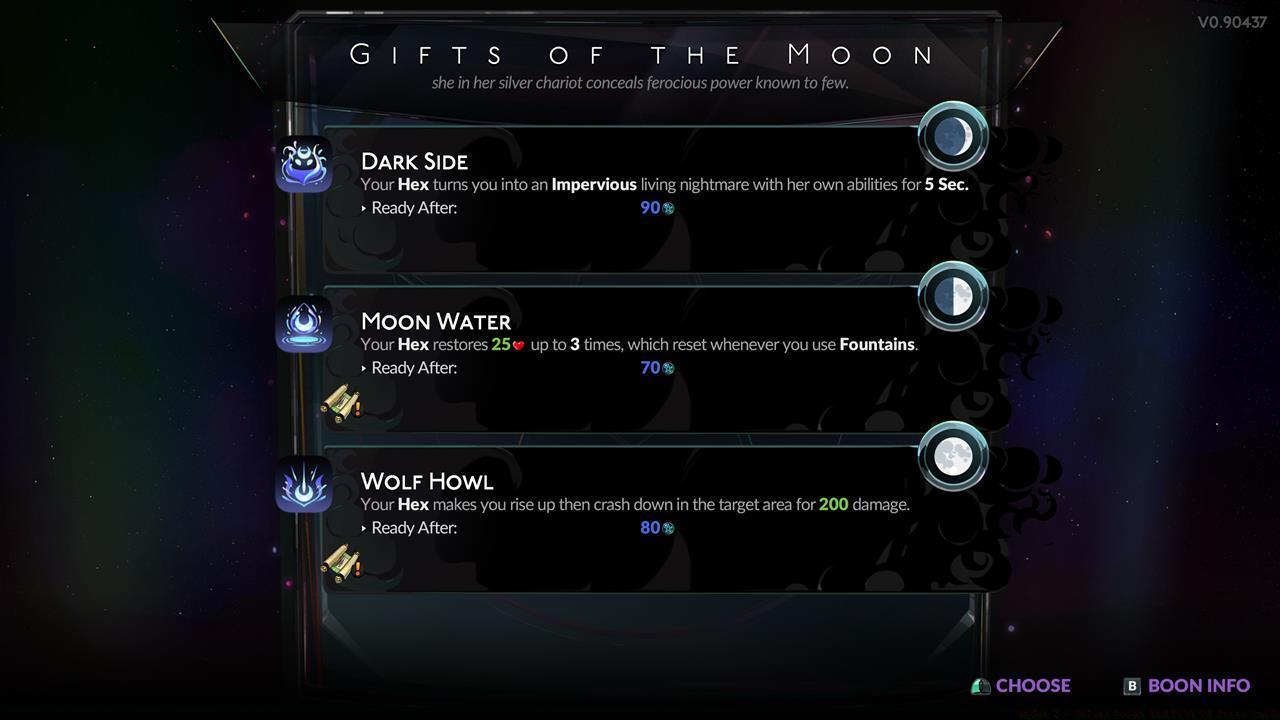
Task: Click the Magick cost icon after 90
Action: [x=670, y=208]
